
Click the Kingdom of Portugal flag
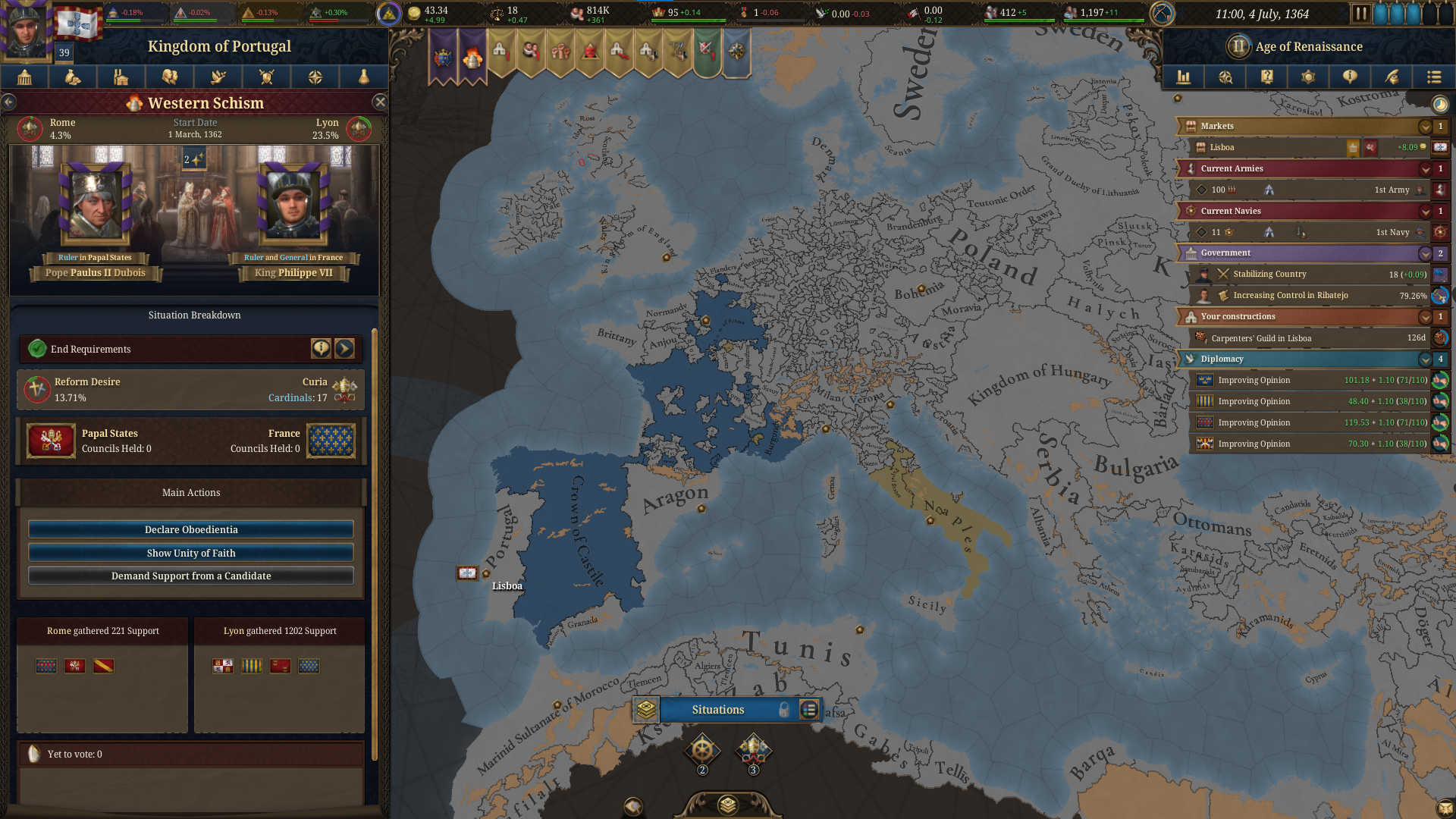click(x=77, y=24)
